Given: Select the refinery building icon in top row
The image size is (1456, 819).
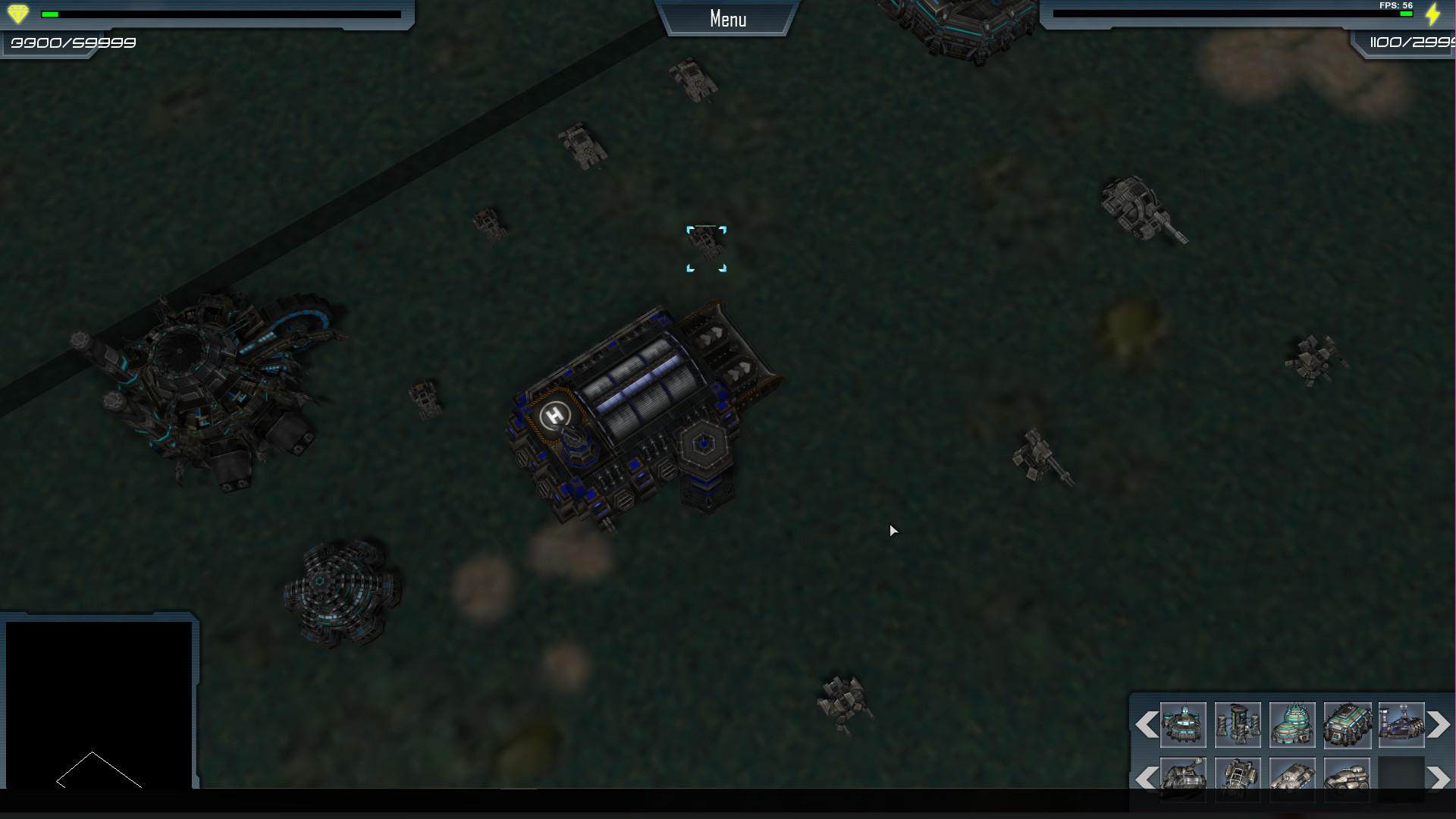Looking at the screenshot, I should click(1401, 726).
